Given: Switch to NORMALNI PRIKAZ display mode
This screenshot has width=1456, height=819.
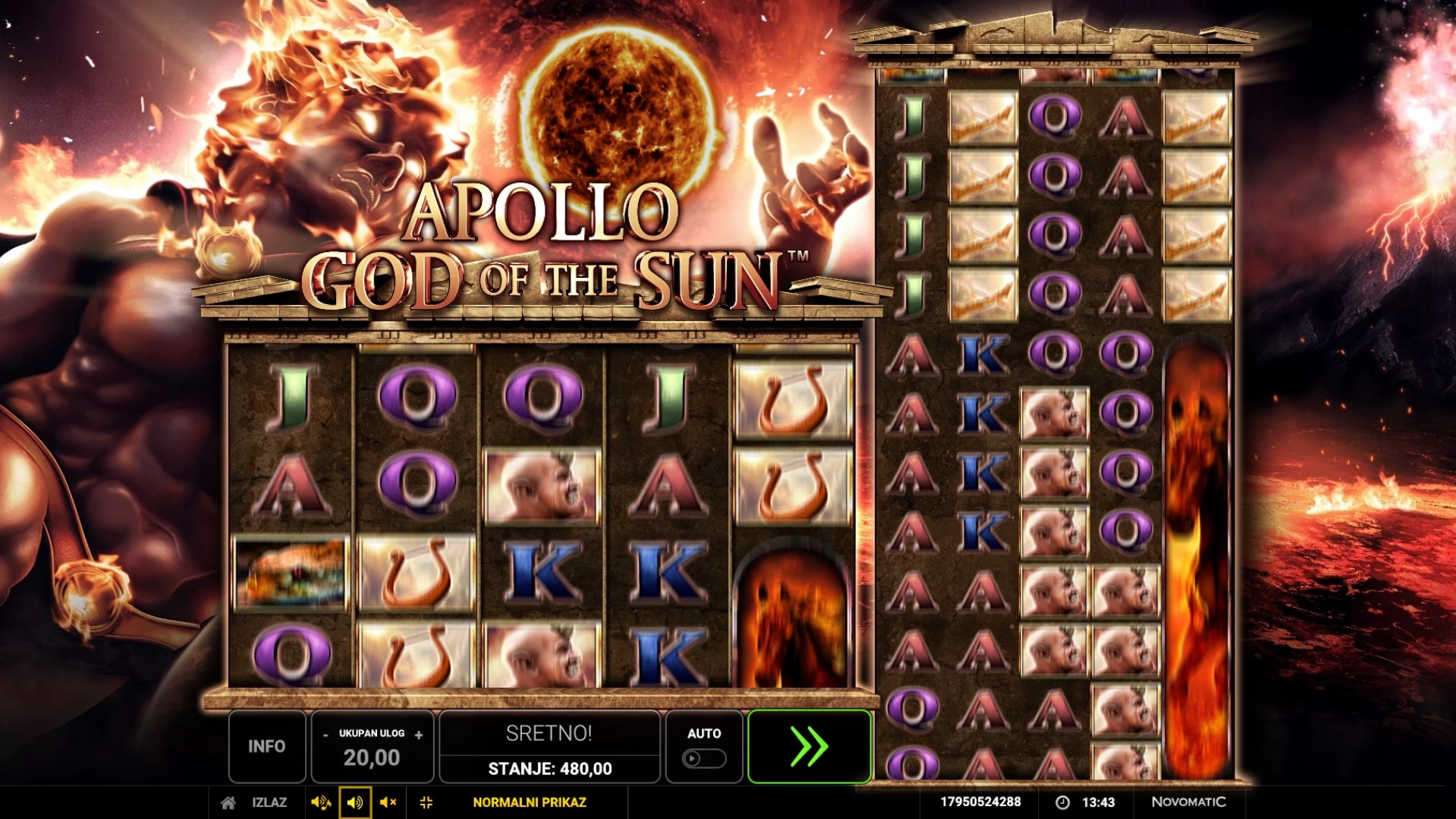Looking at the screenshot, I should [x=529, y=802].
